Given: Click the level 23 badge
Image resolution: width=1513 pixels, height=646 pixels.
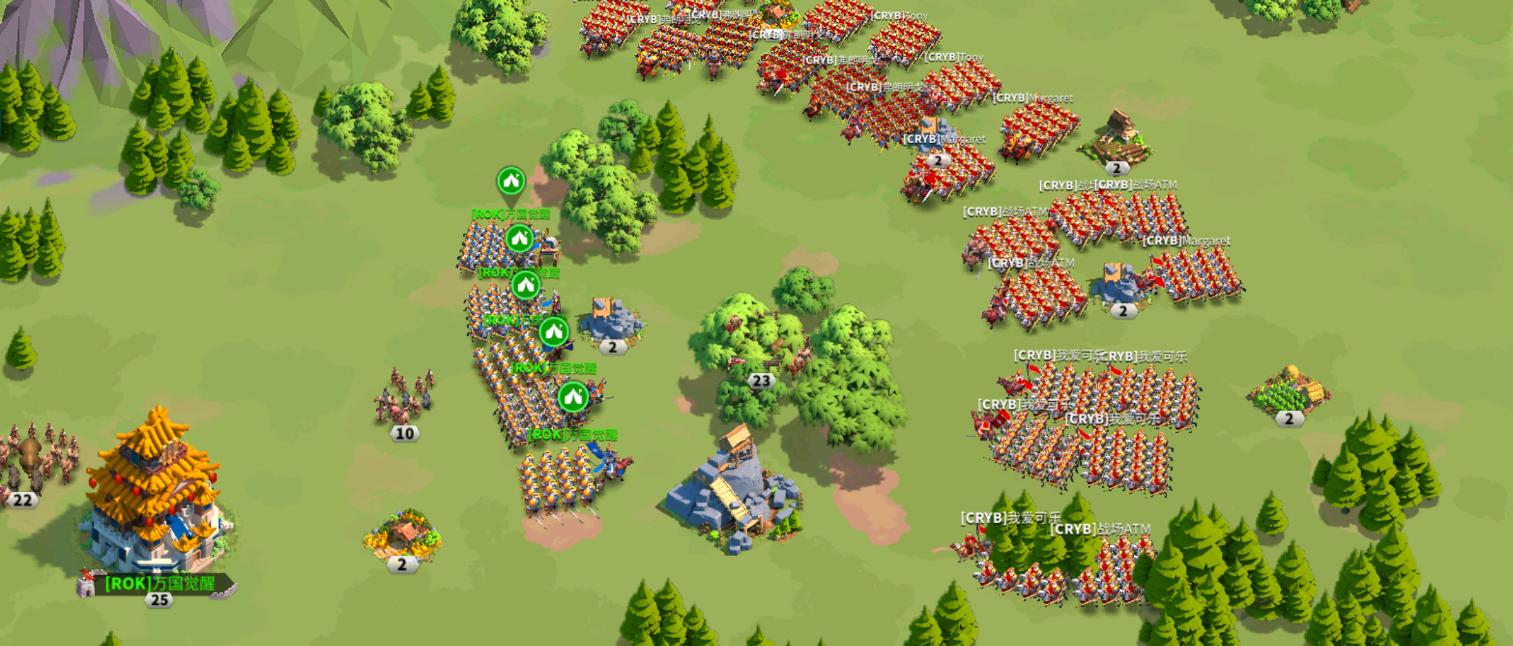Looking at the screenshot, I should 761,381.
